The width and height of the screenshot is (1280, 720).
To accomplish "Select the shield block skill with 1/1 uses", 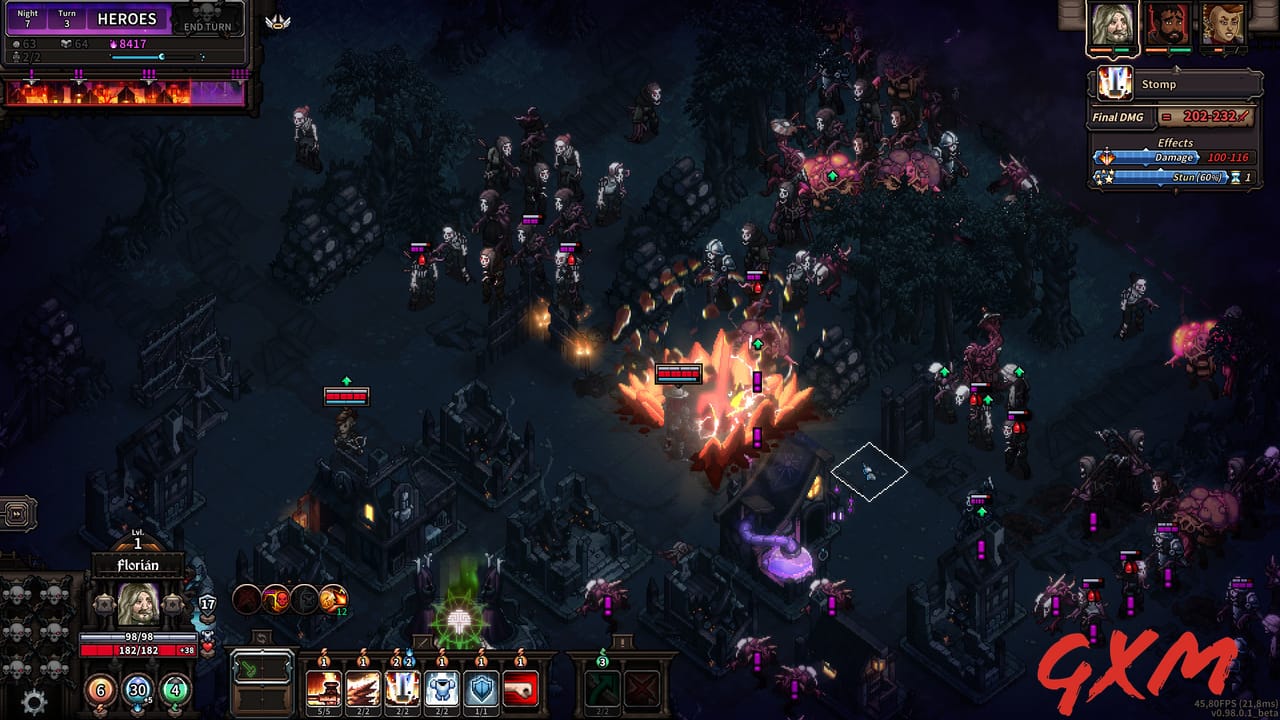I will pos(482,688).
